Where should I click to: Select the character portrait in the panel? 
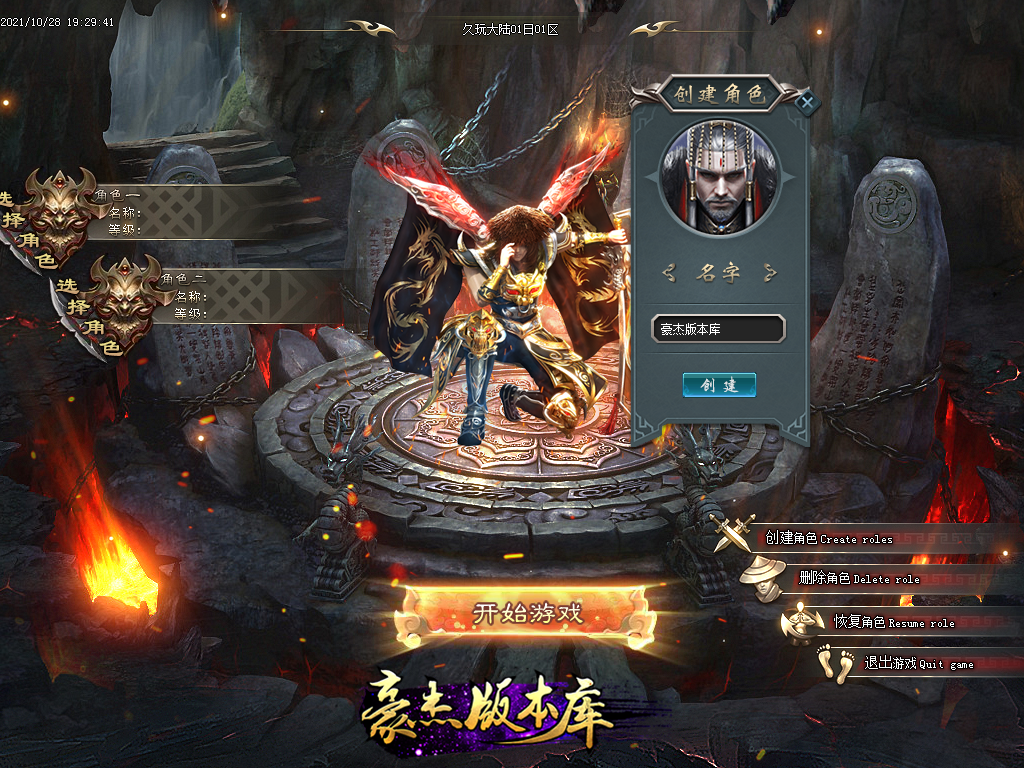(718, 177)
